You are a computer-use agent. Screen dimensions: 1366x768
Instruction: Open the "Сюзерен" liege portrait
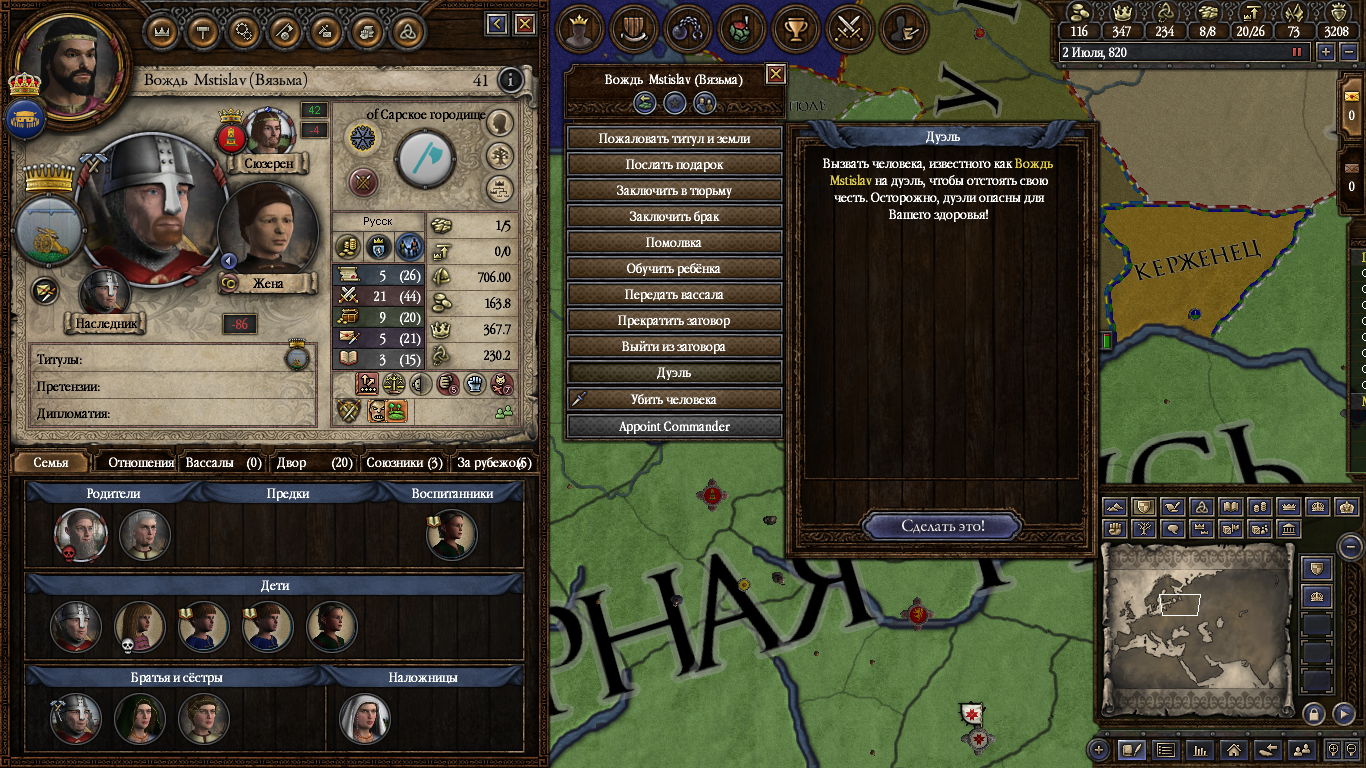[268, 130]
